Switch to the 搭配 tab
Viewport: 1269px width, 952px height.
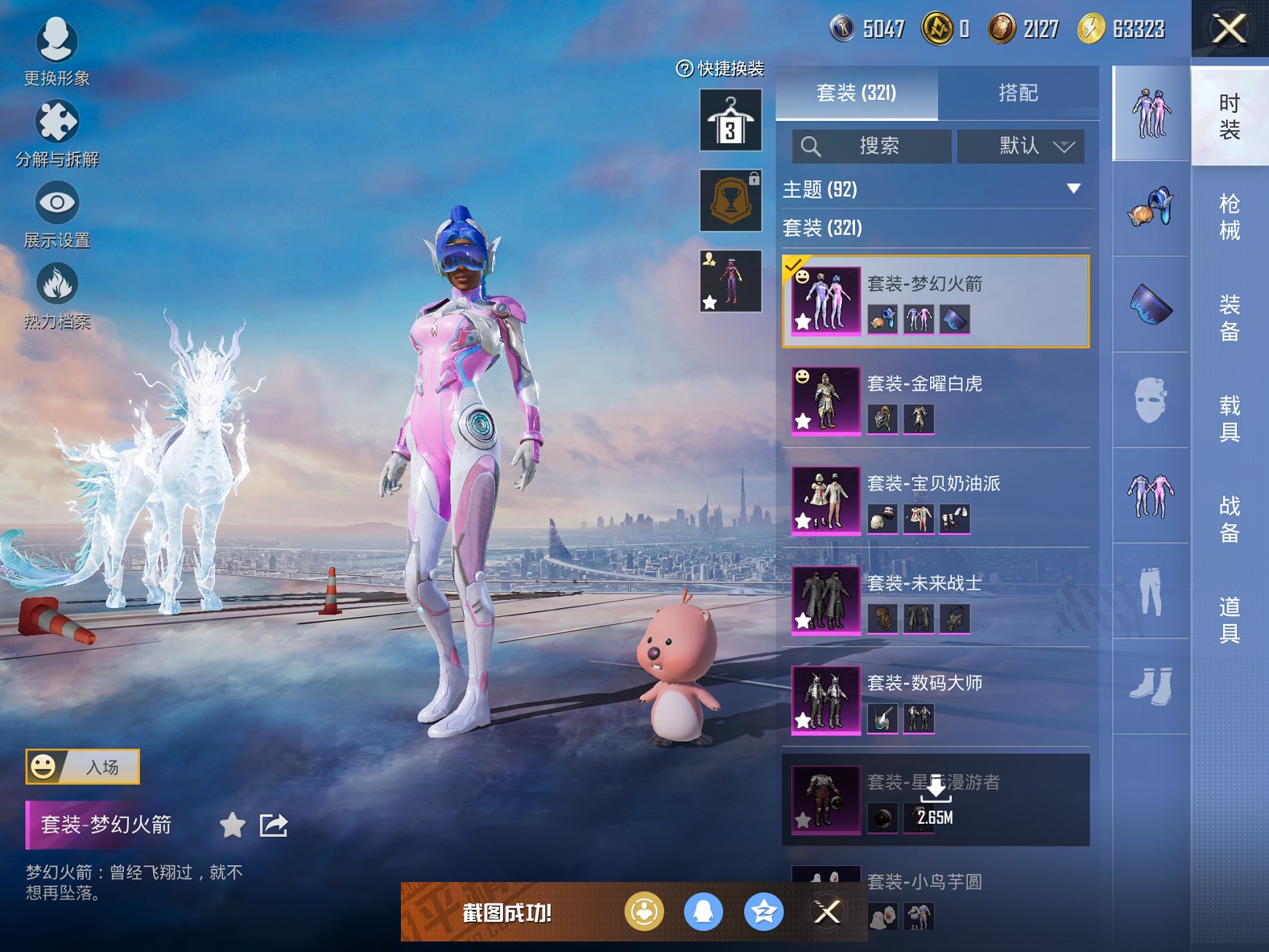pos(1018,93)
